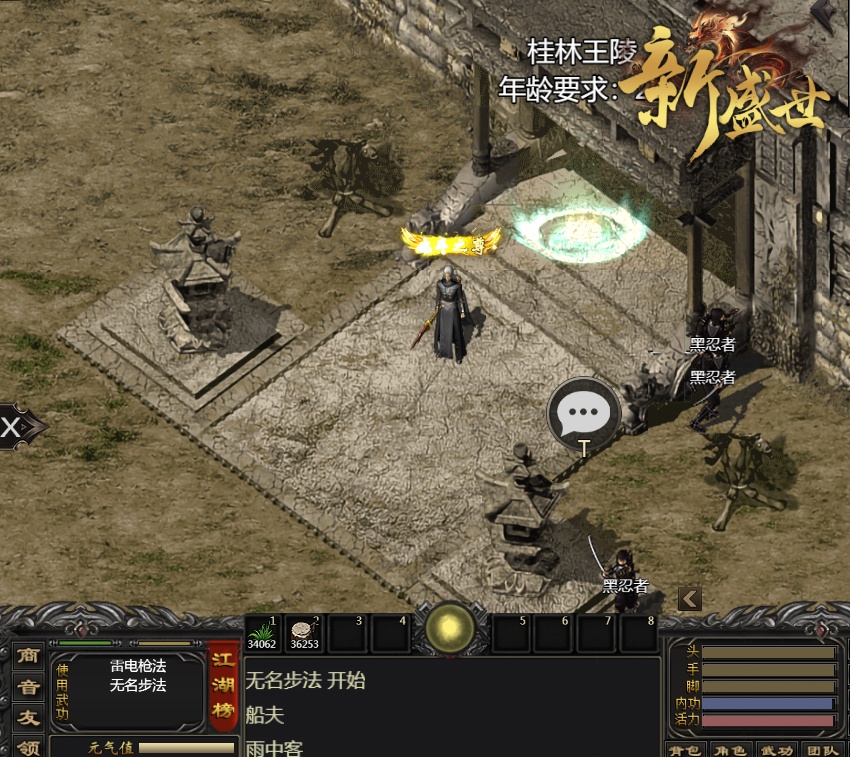This screenshot has width=850, height=757.
Task: Open the 角色 character panel
Action: click(x=732, y=749)
